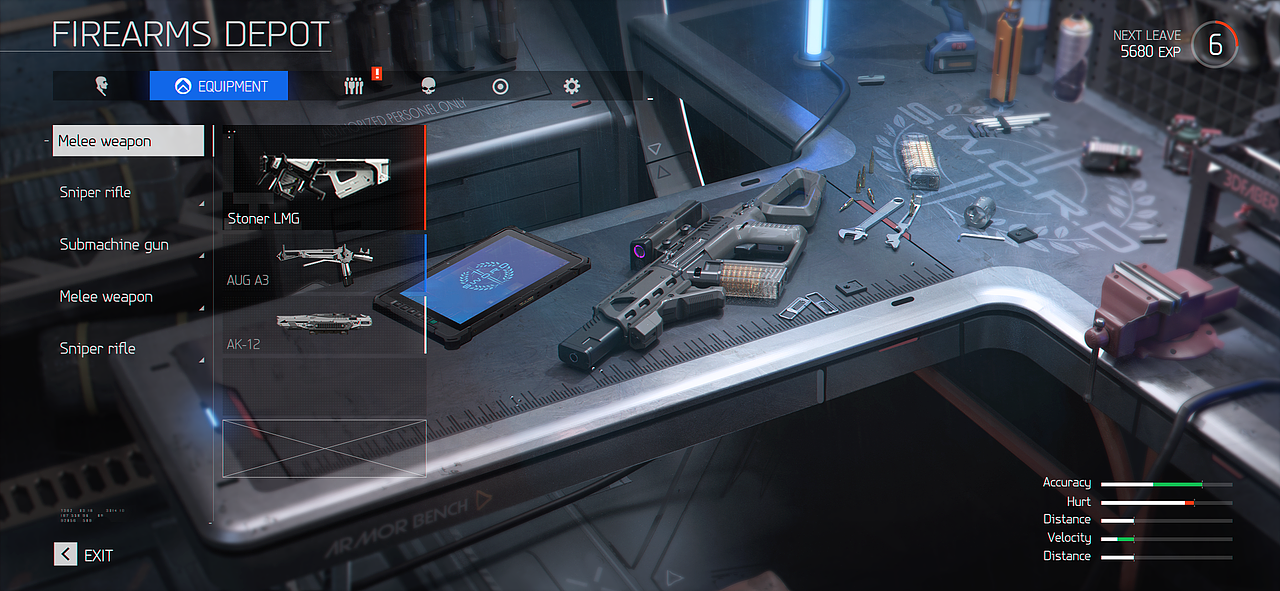The height and width of the screenshot is (591, 1280).
Task: Open the target circle tab
Action: coord(500,86)
